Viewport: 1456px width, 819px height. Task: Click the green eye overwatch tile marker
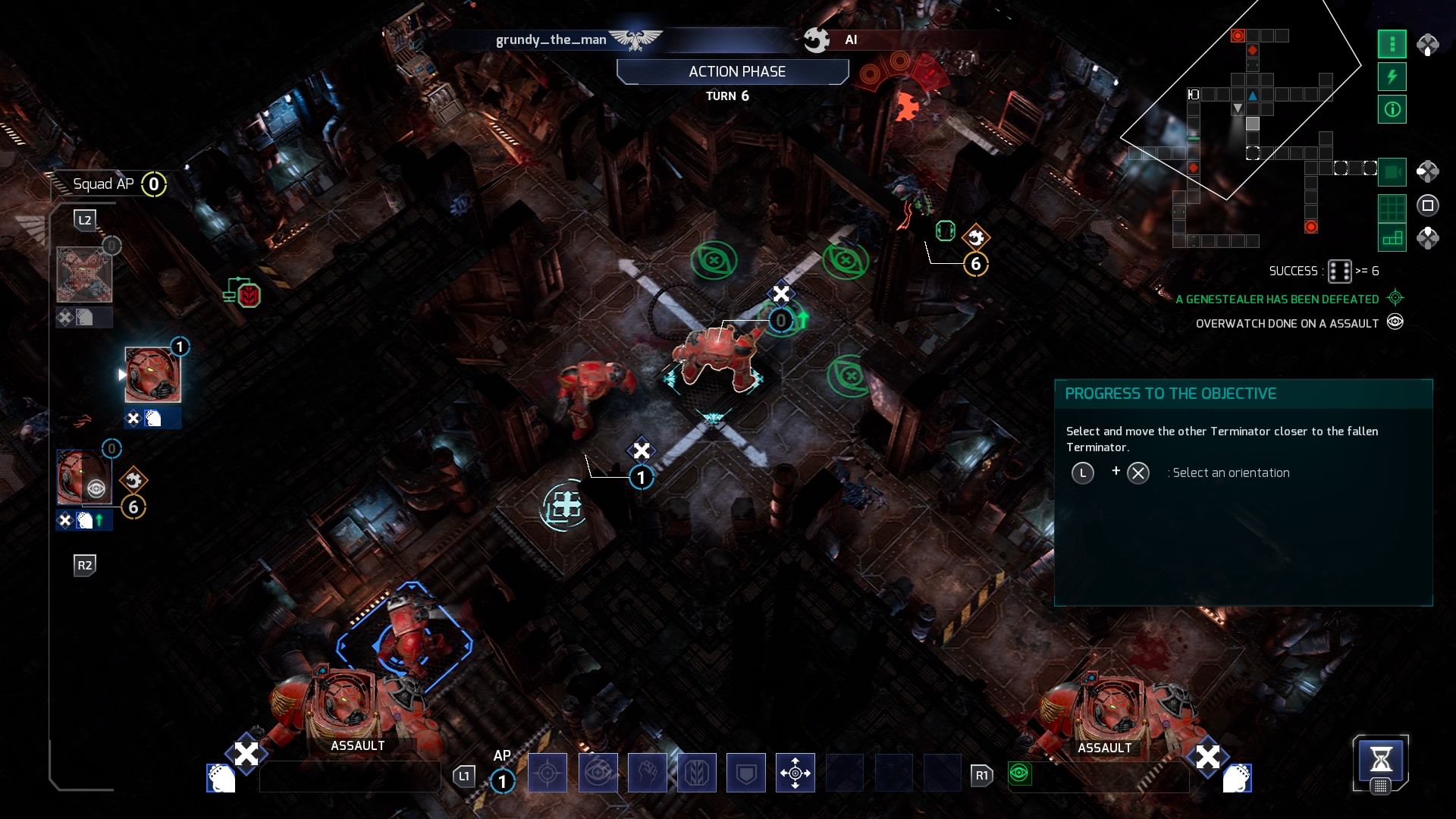pos(714,261)
